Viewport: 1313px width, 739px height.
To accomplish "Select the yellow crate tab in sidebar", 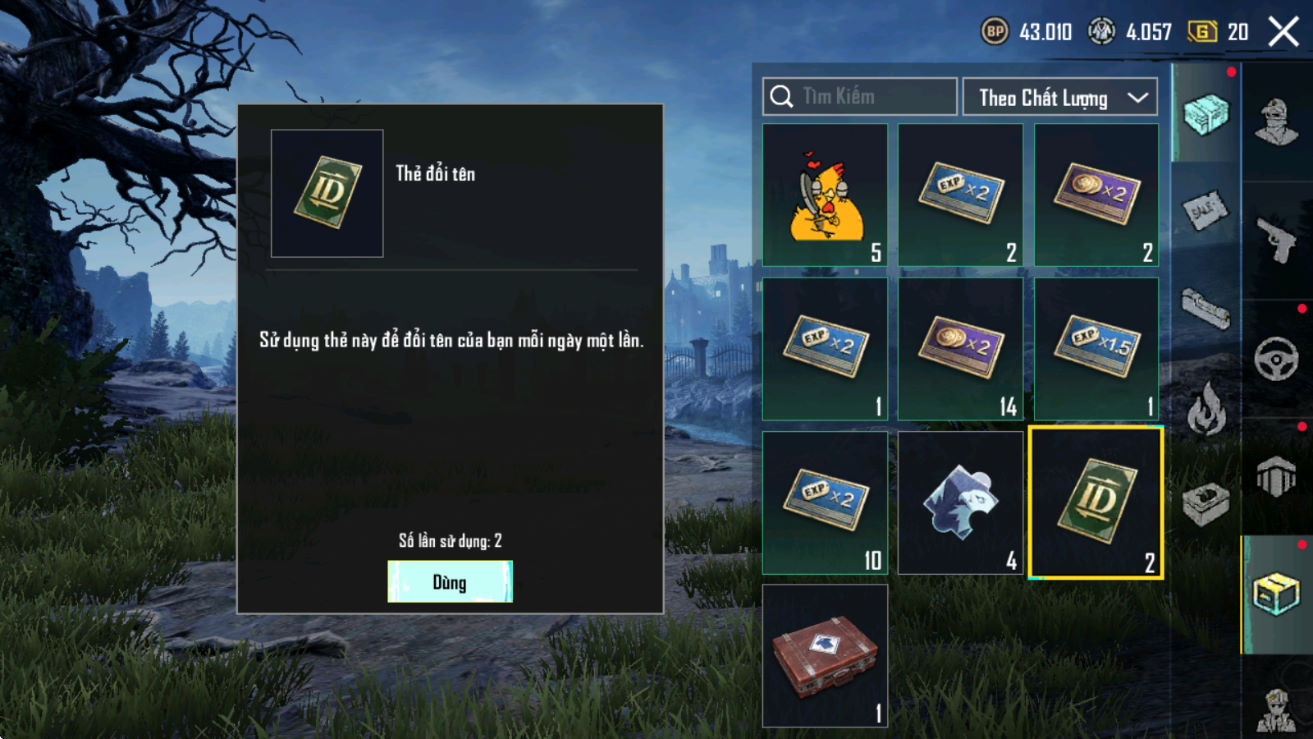I will pos(1276,594).
